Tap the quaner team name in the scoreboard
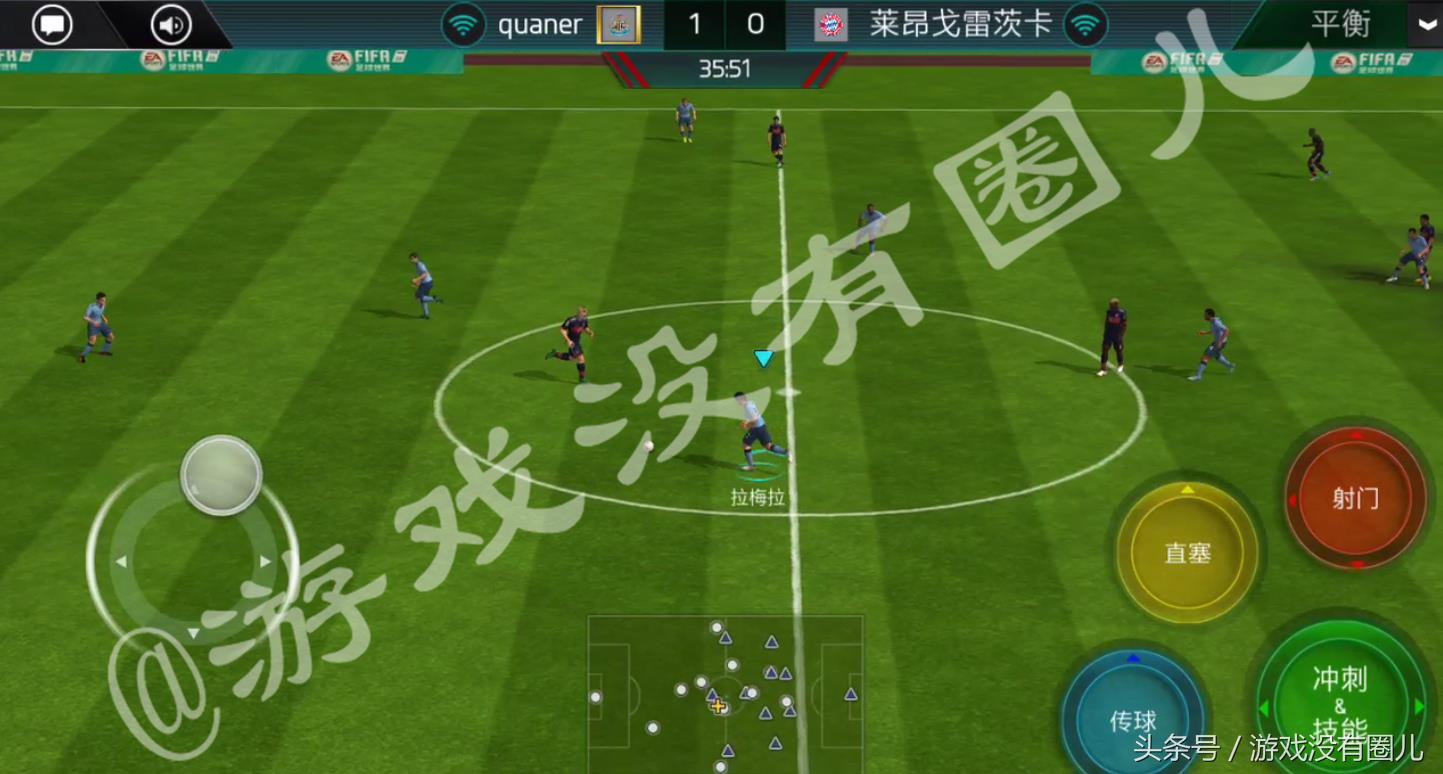Viewport: 1443px width, 774px height. pyautogui.click(x=540, y=25)
